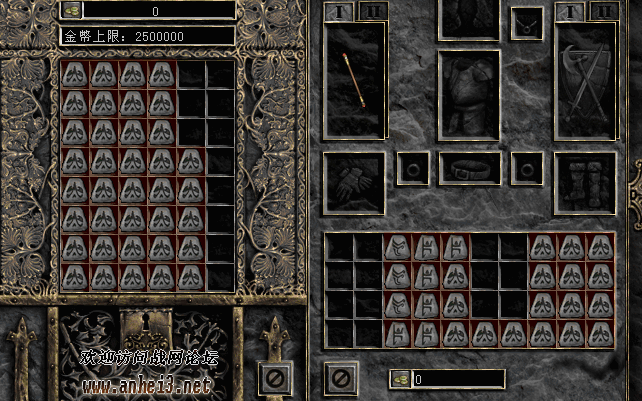Switch to weapon set I above the wand

[x=338, y=11]
